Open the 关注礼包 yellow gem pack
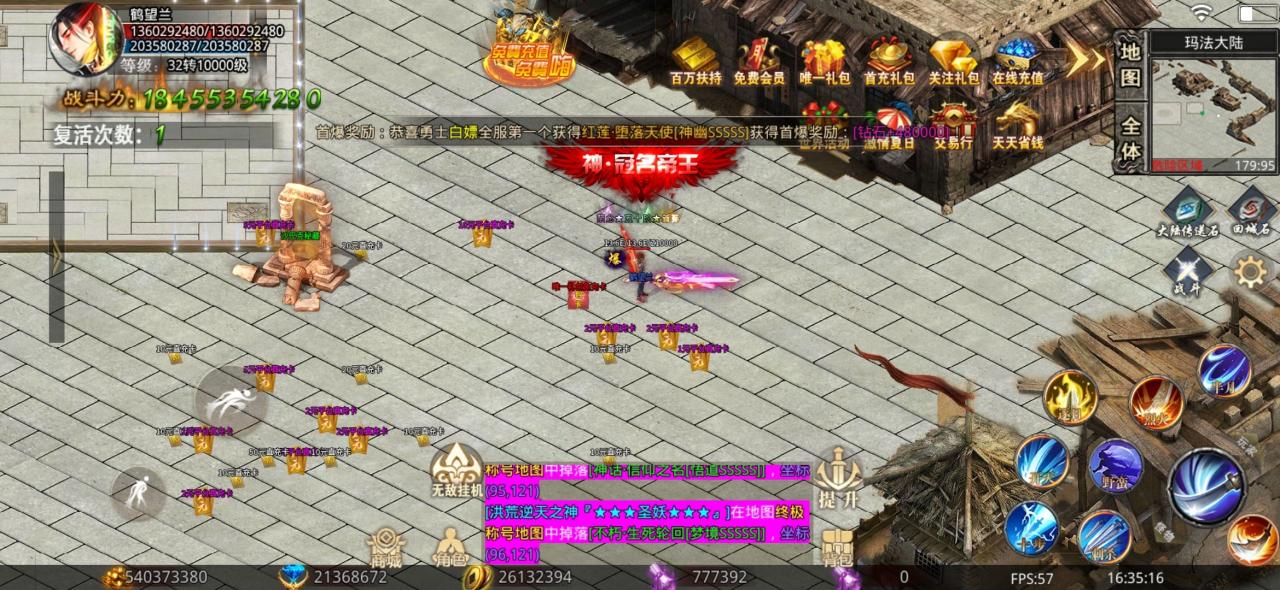The height and width of the screenshot is (590, 1280). [x=953, y=59]
